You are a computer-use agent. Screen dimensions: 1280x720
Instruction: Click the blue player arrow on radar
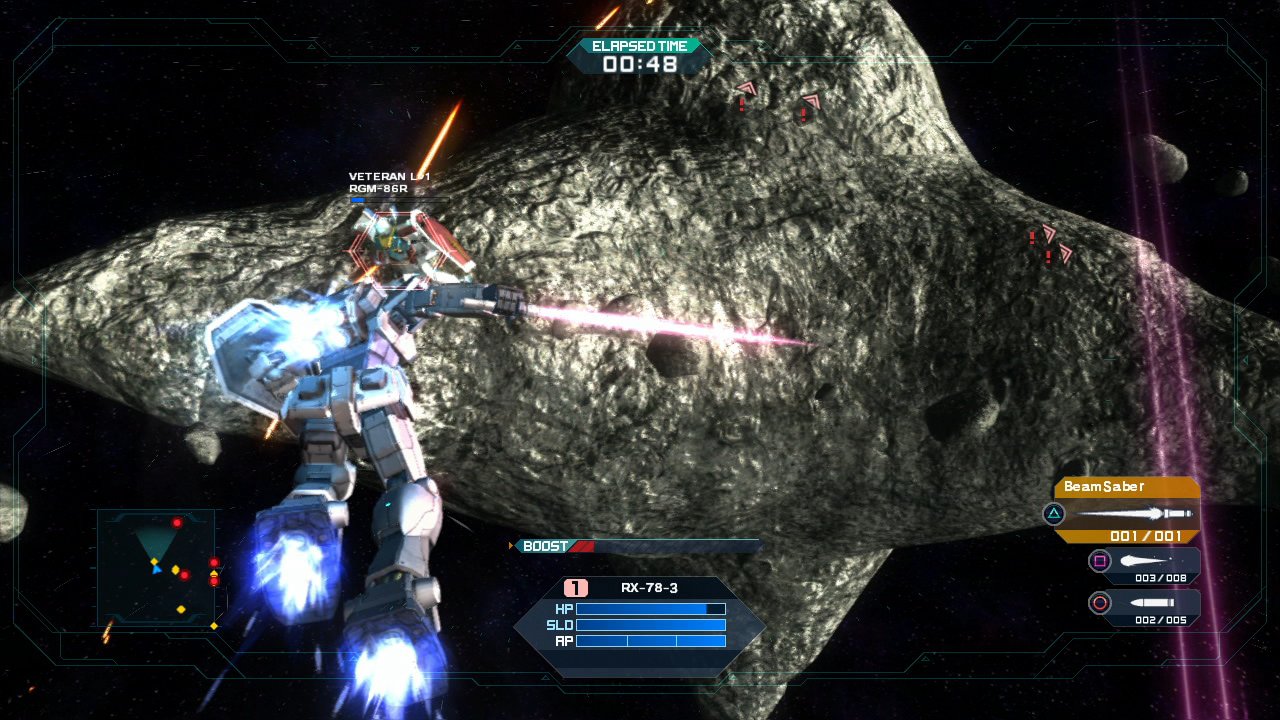(x=156, y=570)
